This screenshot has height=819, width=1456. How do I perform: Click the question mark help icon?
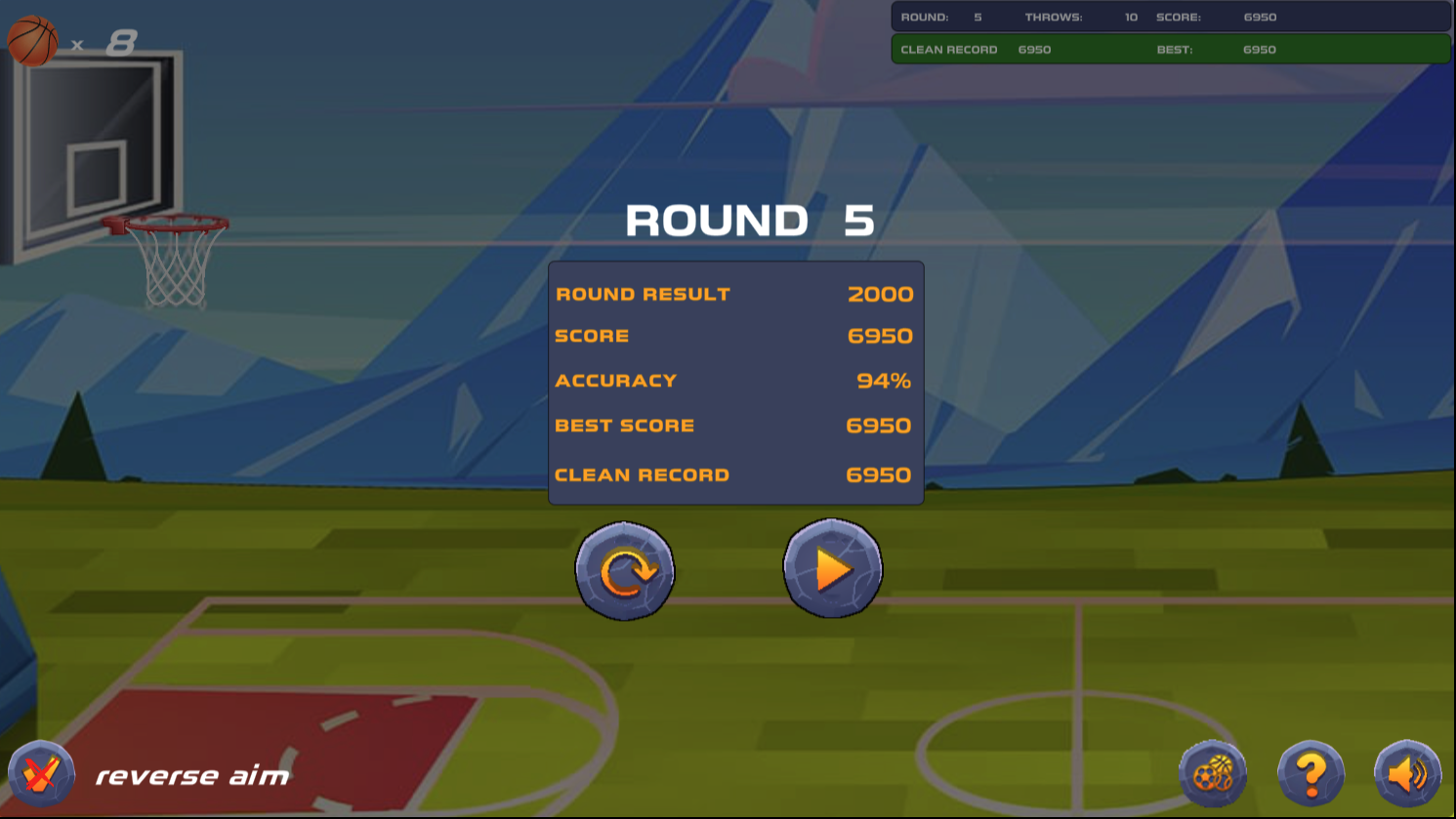coord(1311,772)
